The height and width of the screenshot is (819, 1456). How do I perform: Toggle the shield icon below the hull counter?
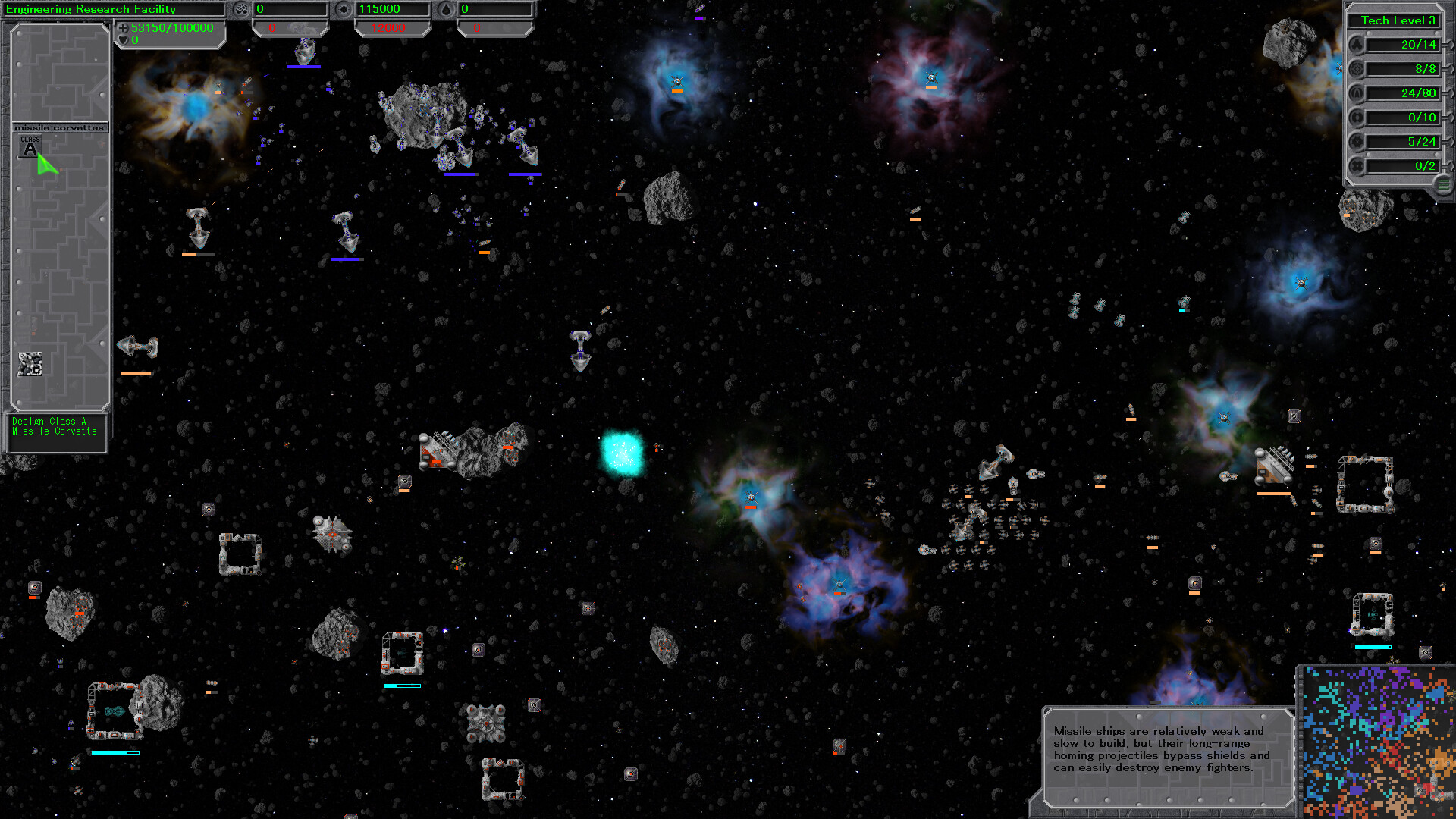[122, 39]
